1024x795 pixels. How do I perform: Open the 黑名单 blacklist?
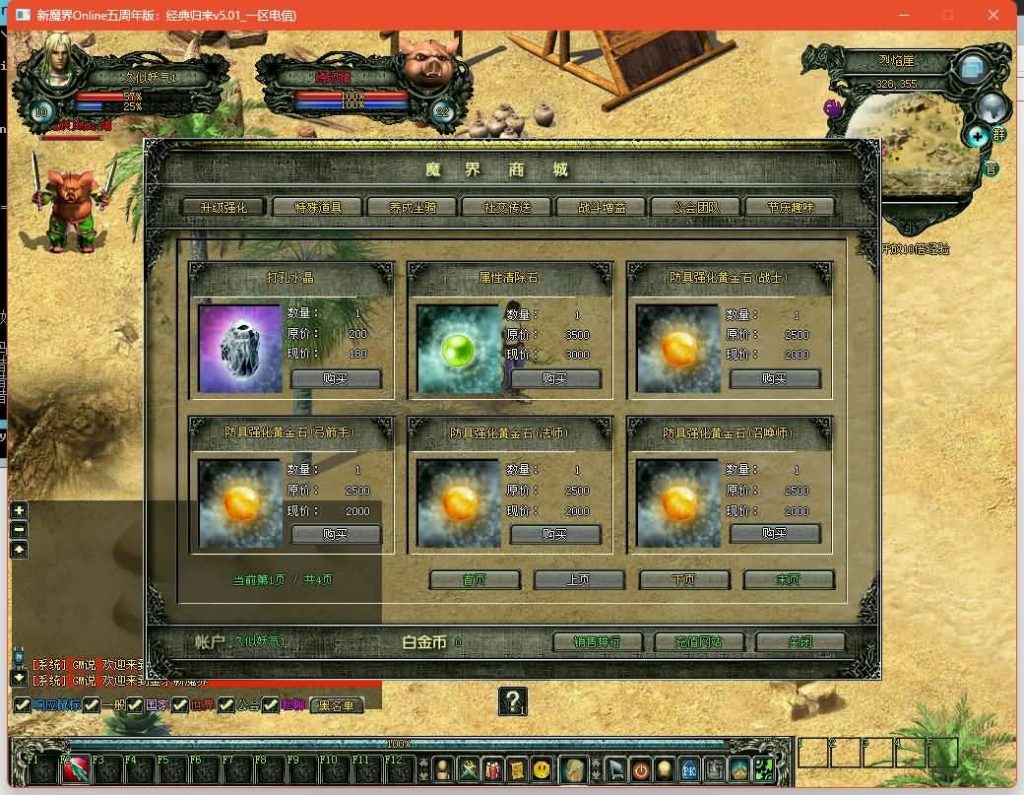pyautogui.click(x=336, y=705)
